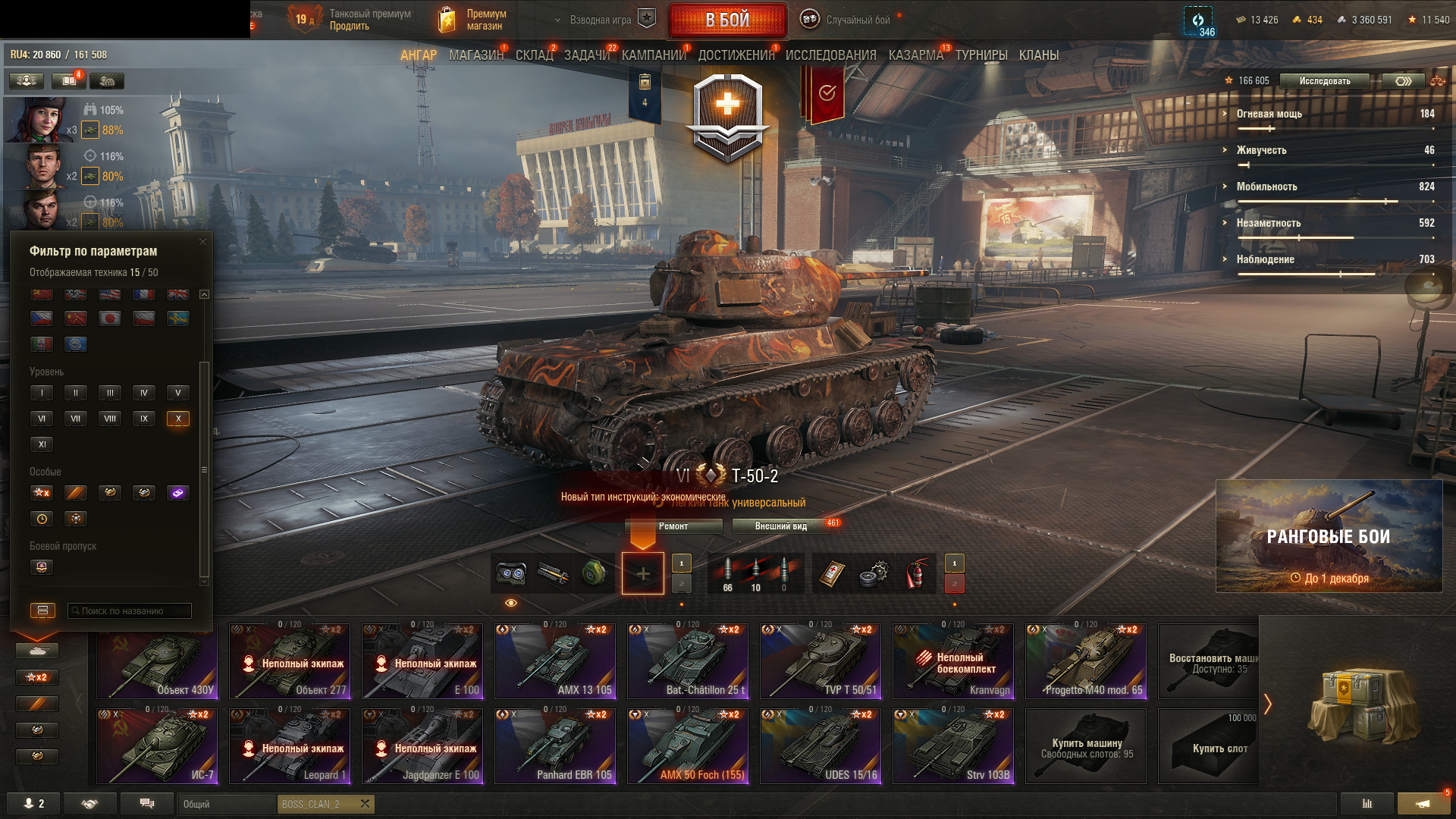The image size is (1456, 819).
Task: Click the empty equipment slot with plus
Action: pyautogui.click(x=642, y=573)
